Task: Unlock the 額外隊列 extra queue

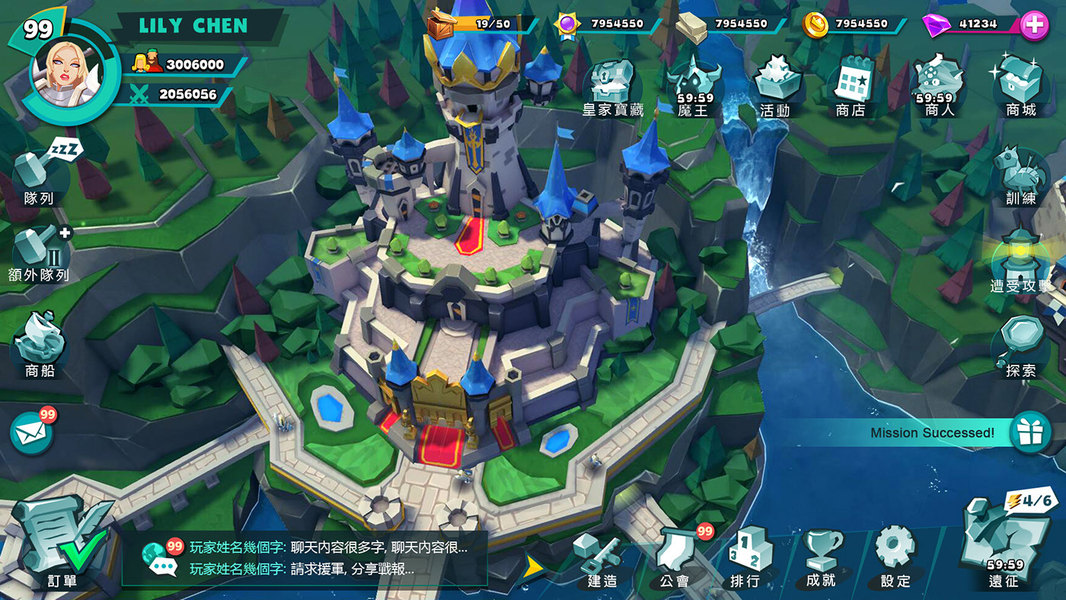Action: point(40,254)
